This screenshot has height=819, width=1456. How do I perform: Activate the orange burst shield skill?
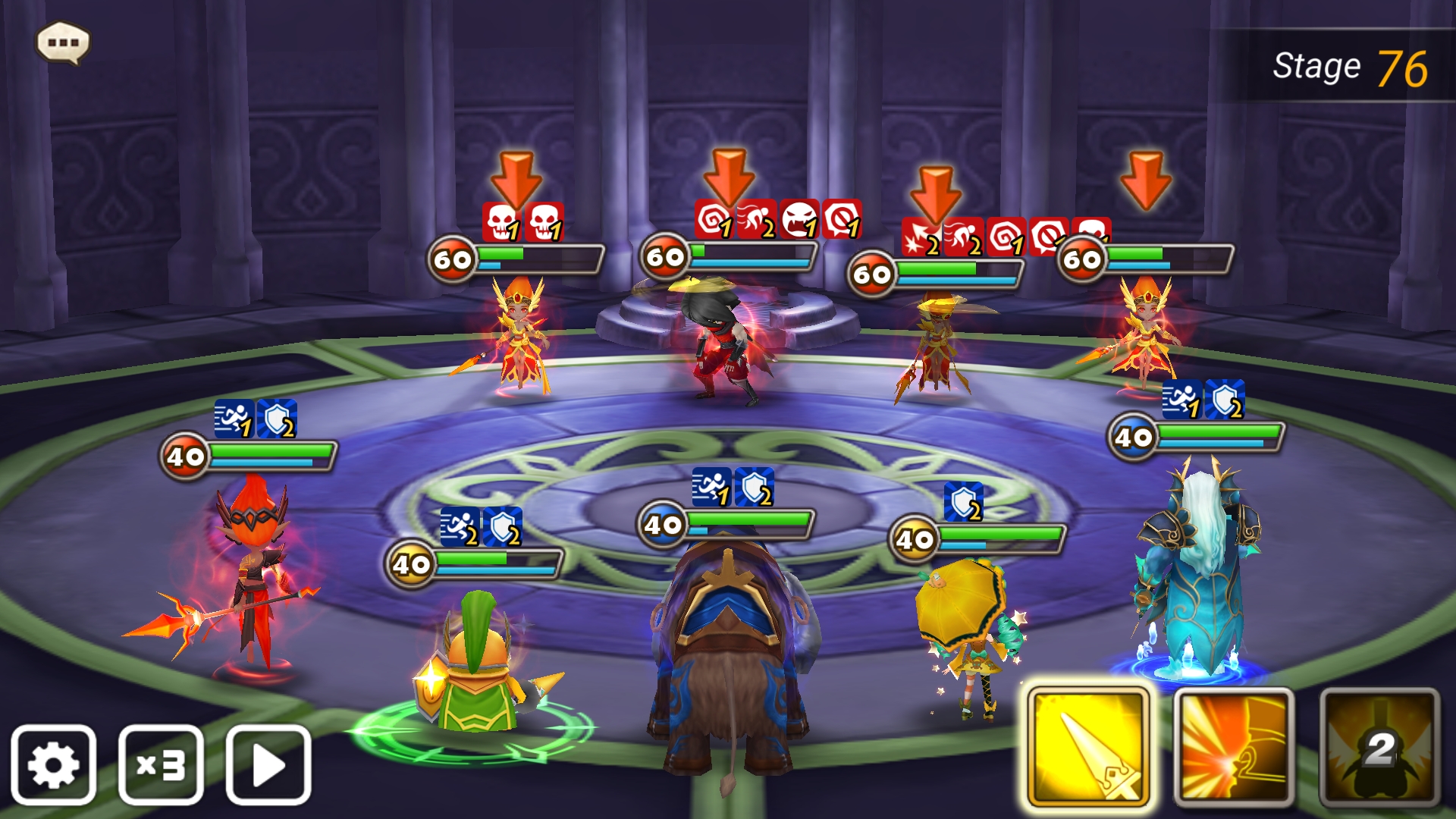(x=1234, y=746)
